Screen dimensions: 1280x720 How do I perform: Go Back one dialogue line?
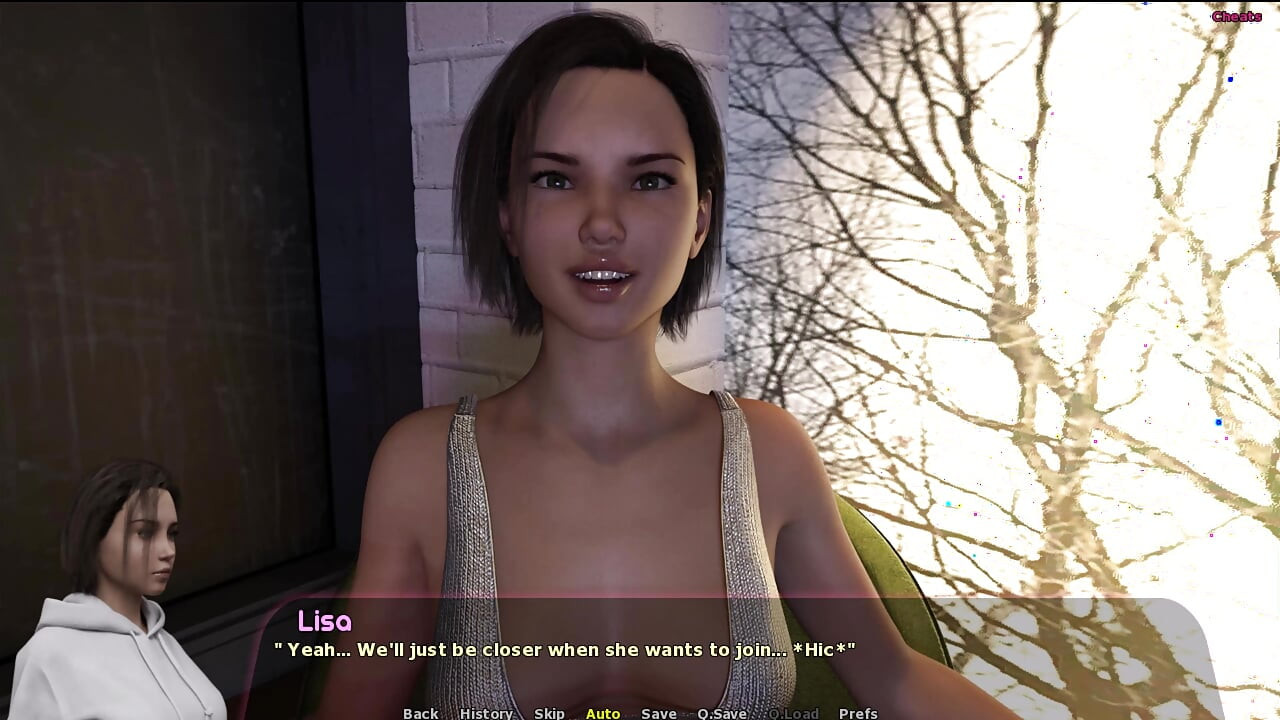(420, 713)
